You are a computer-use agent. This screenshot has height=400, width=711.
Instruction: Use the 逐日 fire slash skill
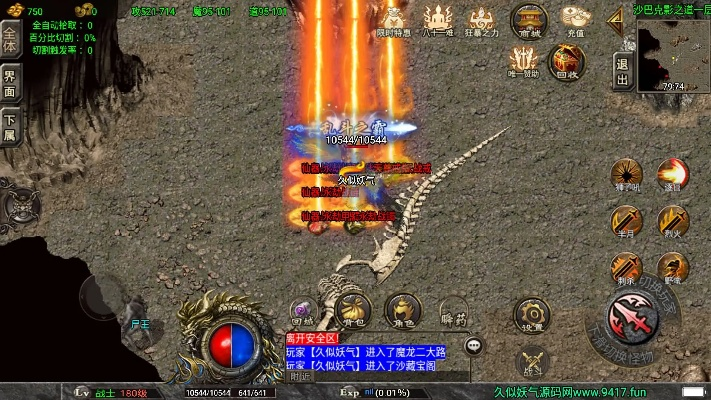pyautogui.click(x=672, y=172)
